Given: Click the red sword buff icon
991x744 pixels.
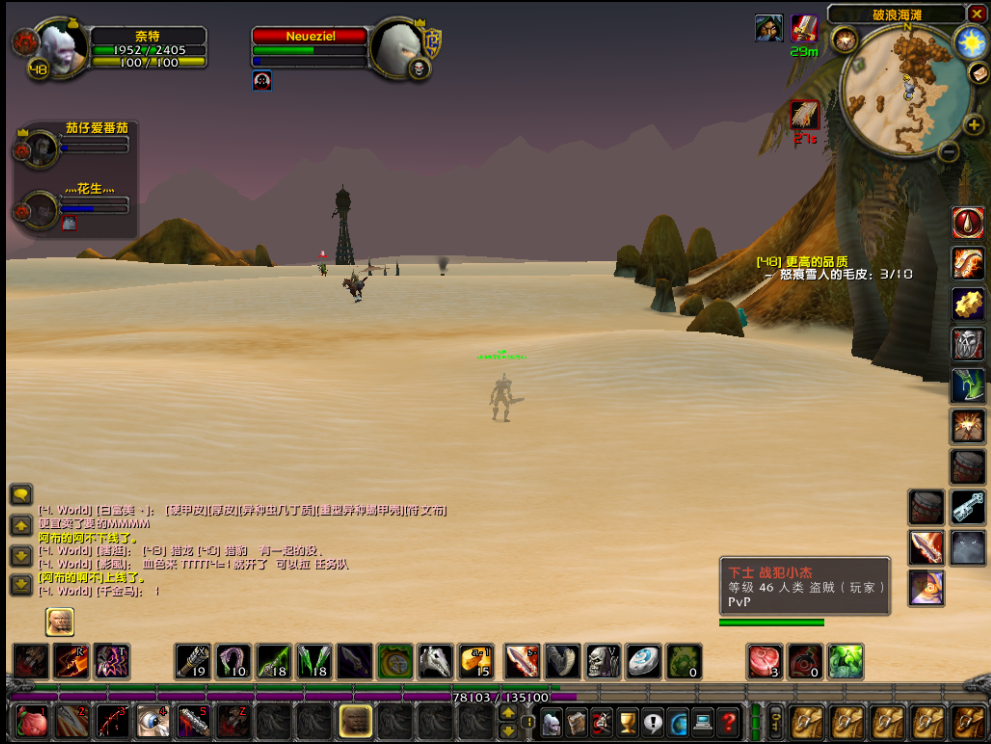Looking at the screenshot, I should pyautogui.click(x=805, y=28).
